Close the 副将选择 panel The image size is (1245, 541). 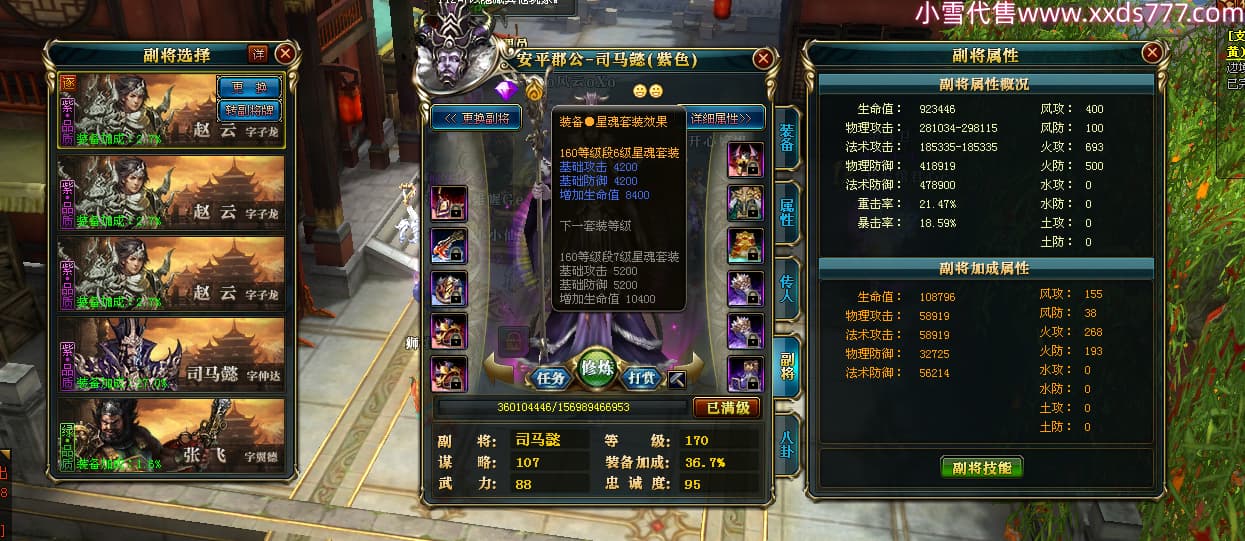[285, 54]
